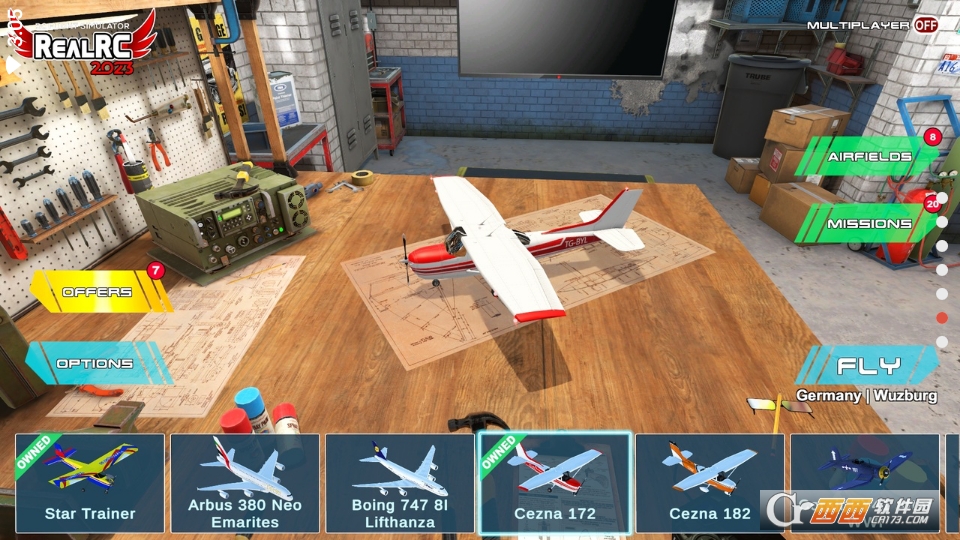Image resolution: width=960 pixels, height=540 pixels.
Task: Open the Offers menu
Action: (x=98, y=292)
